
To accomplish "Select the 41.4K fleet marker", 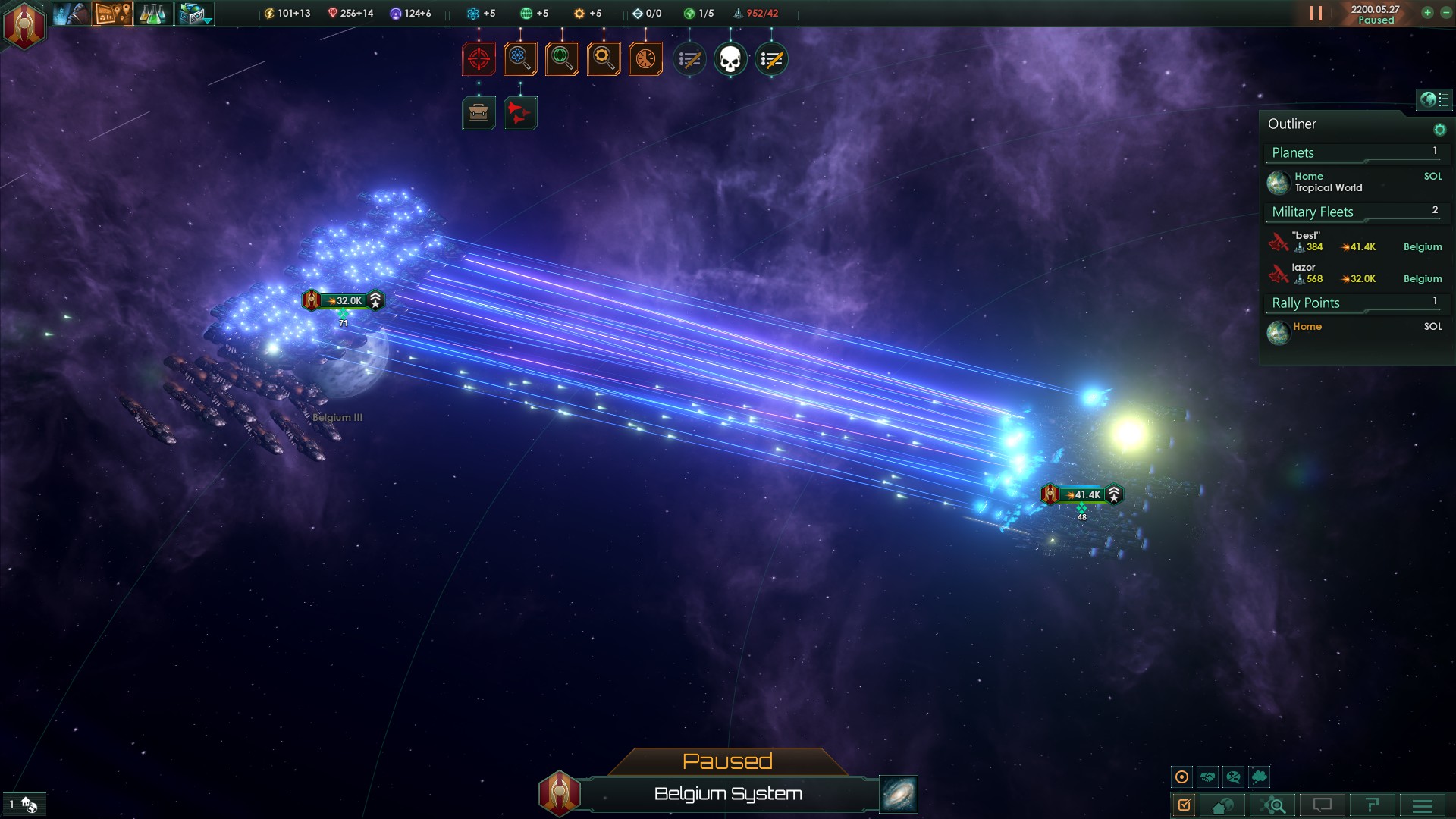I will [x=1082, y=495].
